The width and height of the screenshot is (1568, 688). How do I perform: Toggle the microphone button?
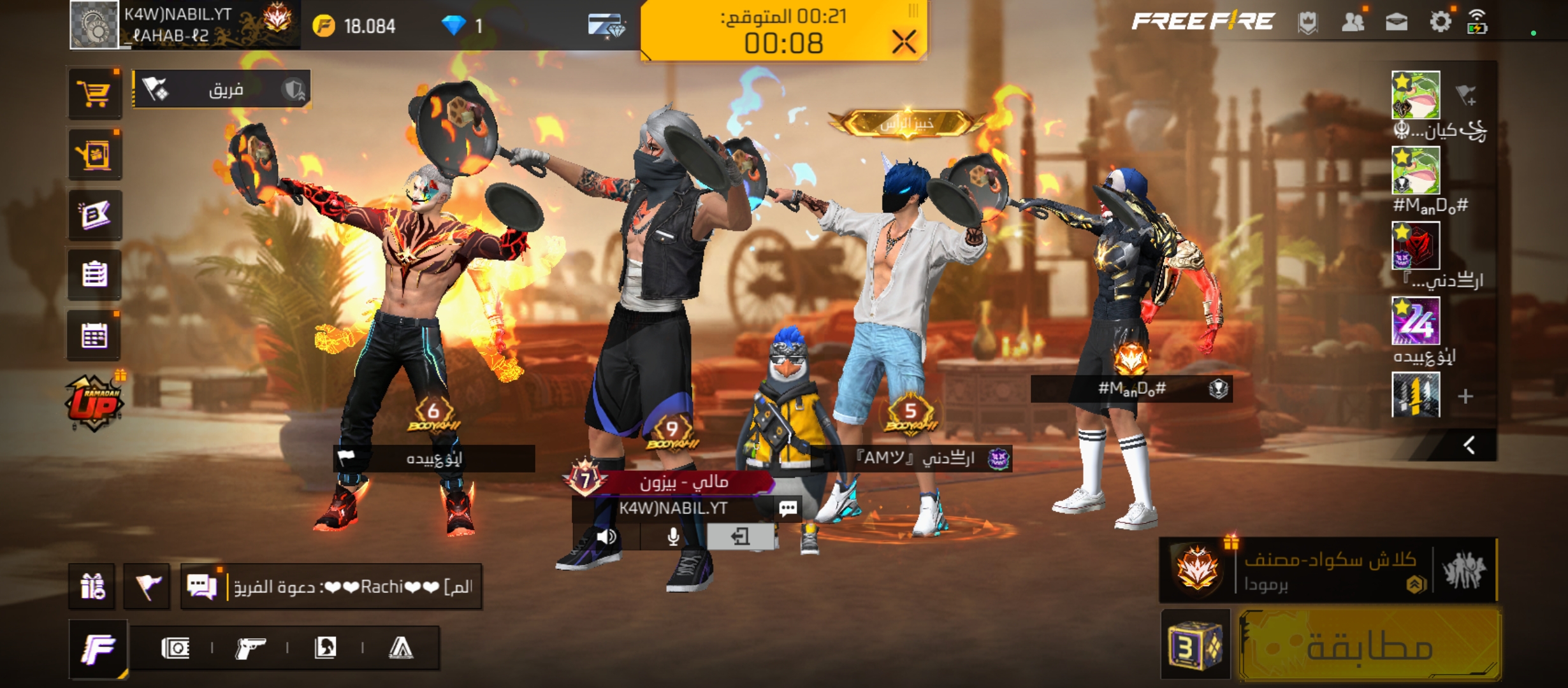click(x=672, y=537)
